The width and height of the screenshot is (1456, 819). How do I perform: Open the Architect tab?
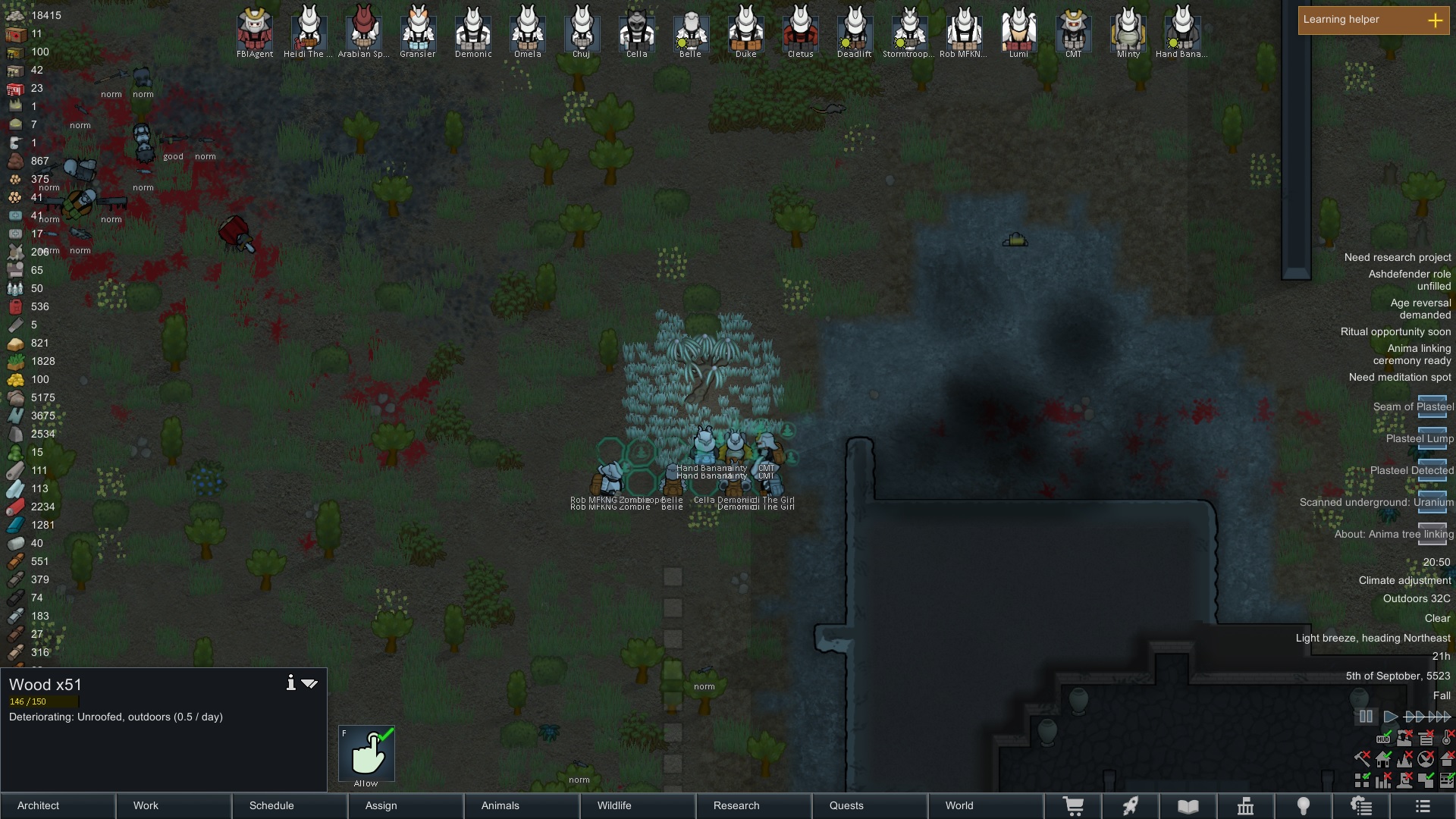[36, 805]
